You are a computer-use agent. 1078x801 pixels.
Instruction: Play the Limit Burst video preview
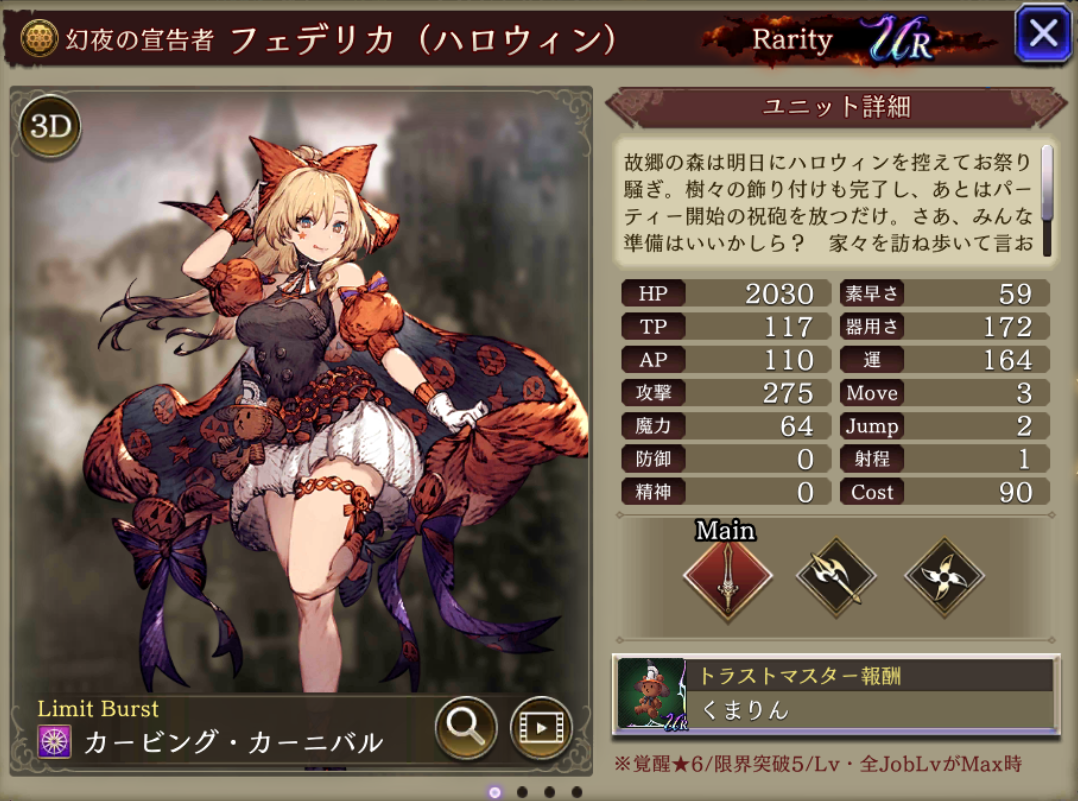pyautogui.click(x=540, y=727)
